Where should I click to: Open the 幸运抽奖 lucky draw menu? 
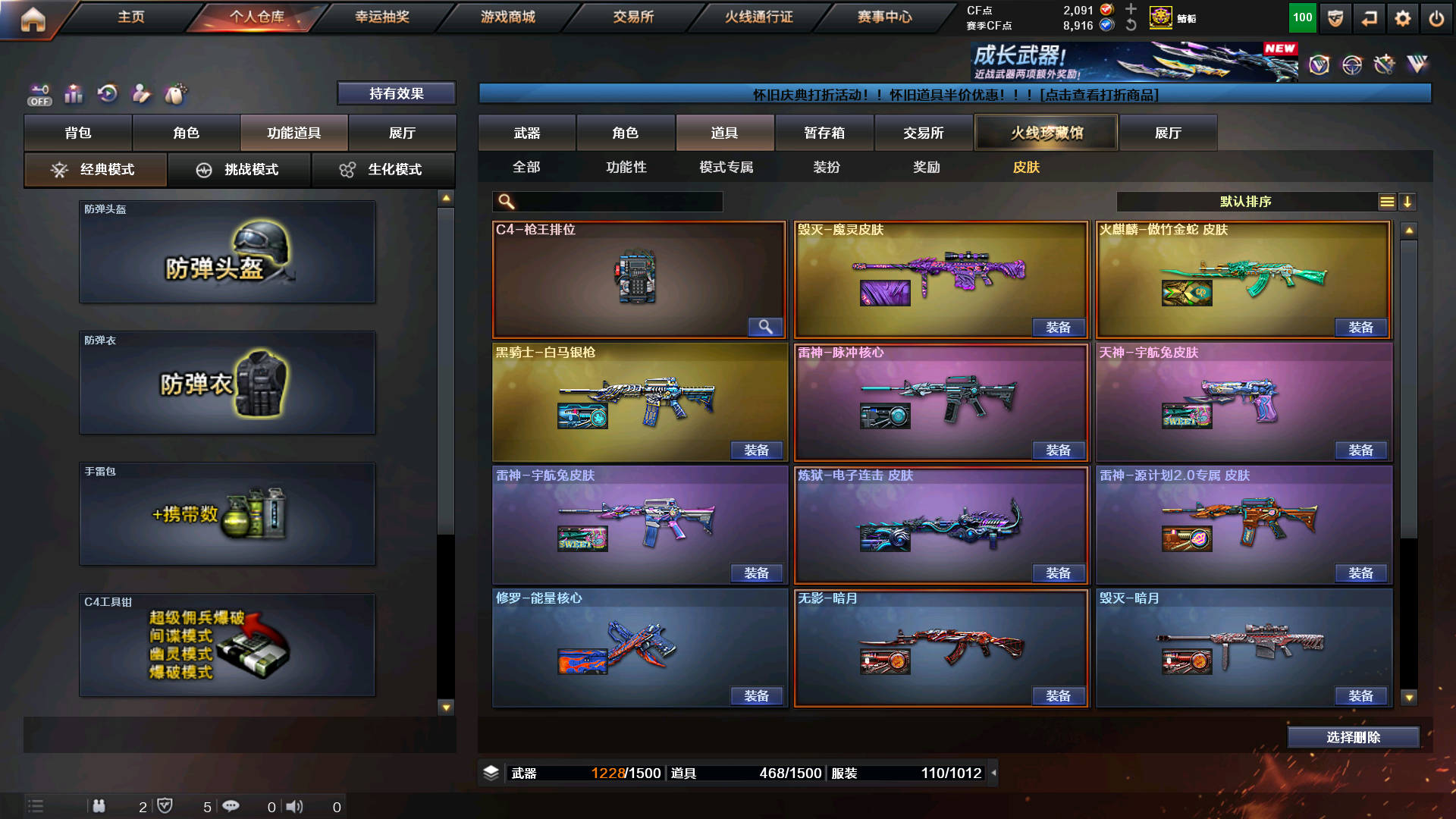tap(382, 17)
